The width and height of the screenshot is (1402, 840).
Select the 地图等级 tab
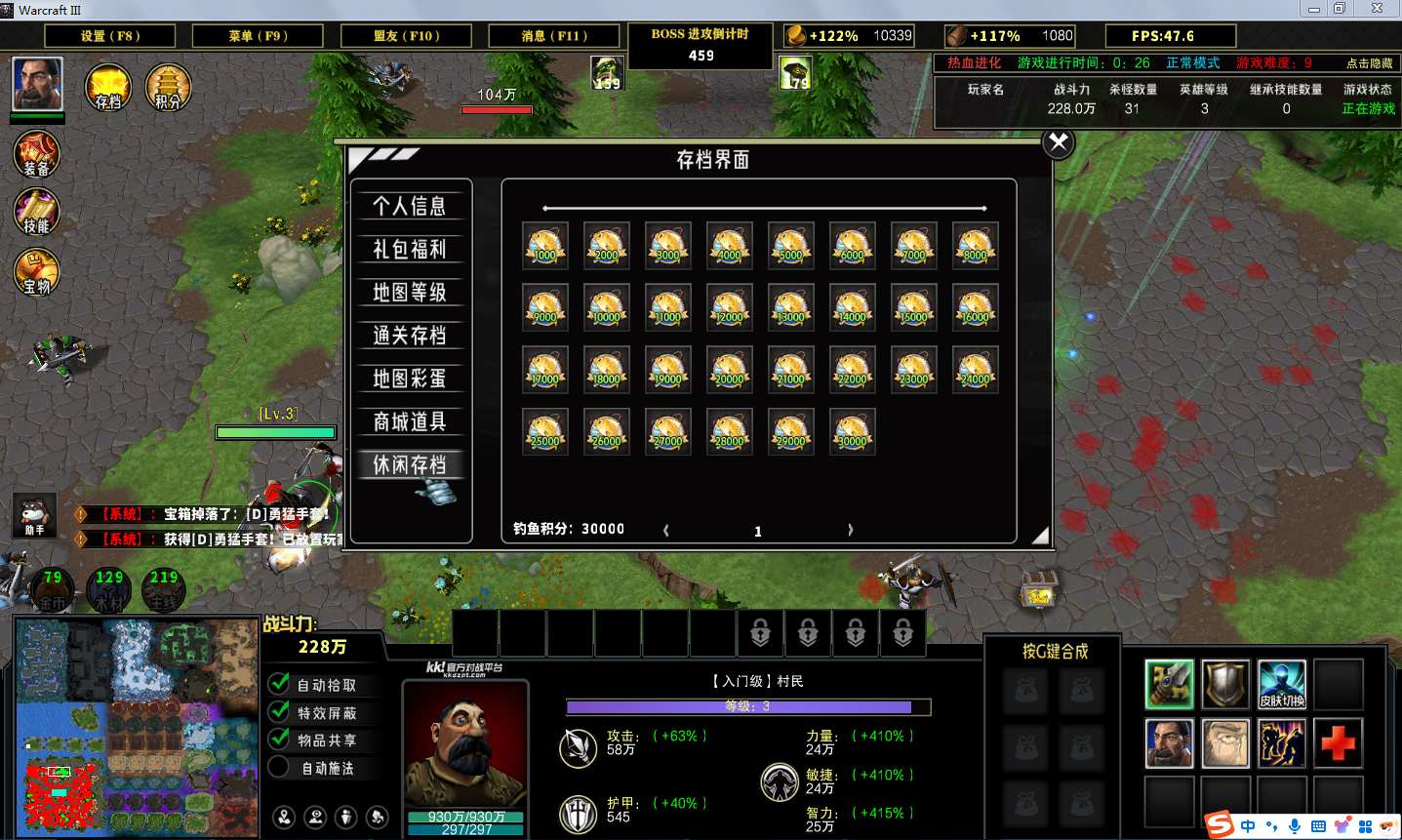click(x=410, y=292)
